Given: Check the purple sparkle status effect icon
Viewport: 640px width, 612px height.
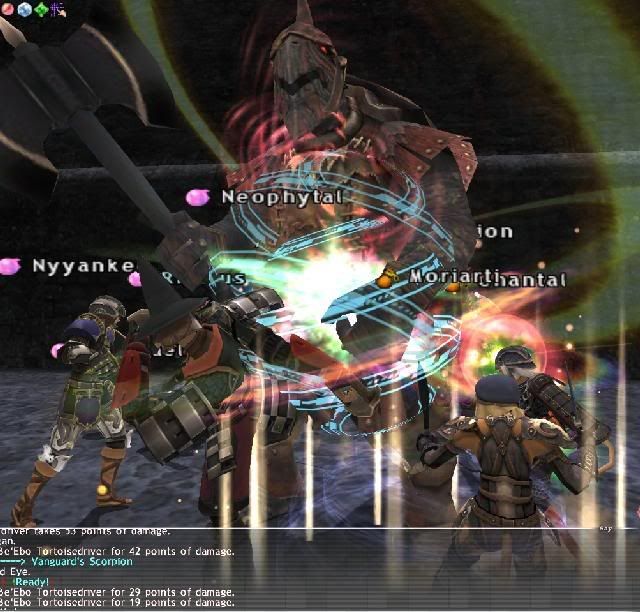Looking at the screenshot, I should pos(57,8).
